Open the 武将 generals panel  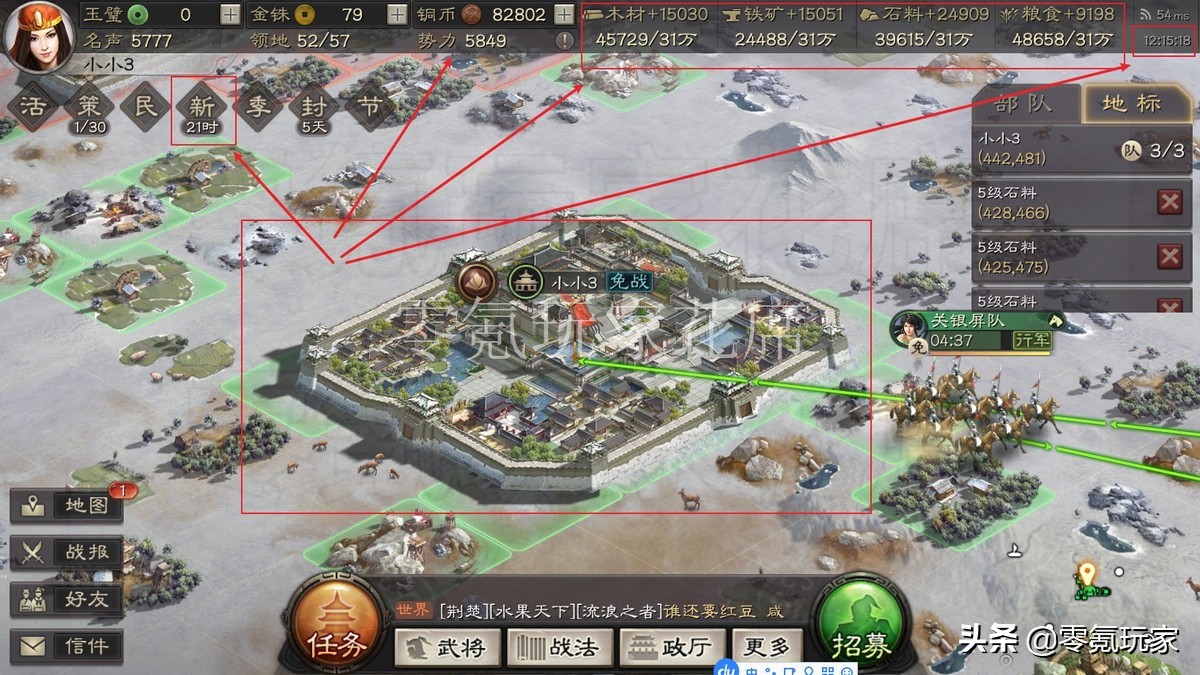click(x=448, y=648)
